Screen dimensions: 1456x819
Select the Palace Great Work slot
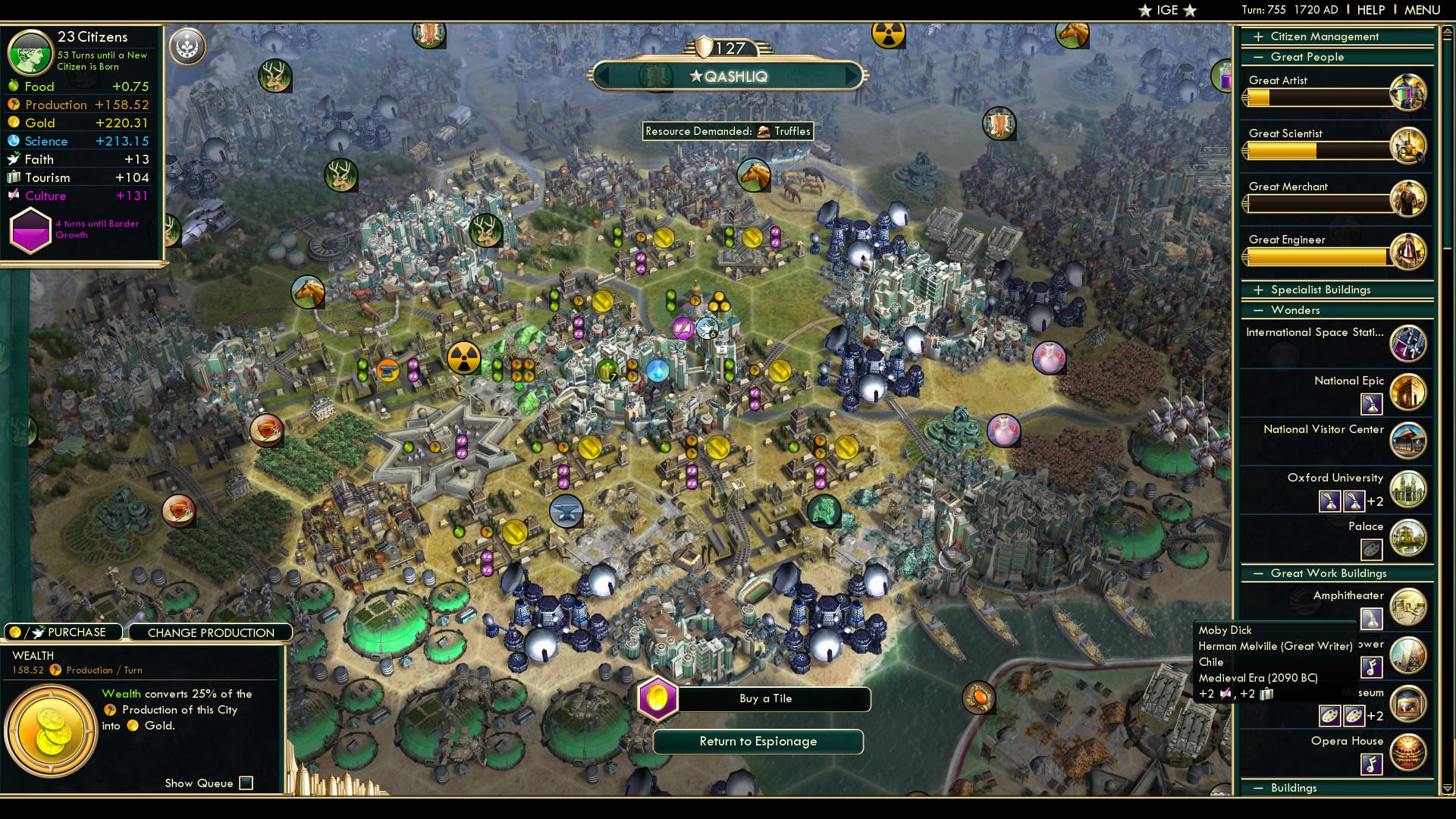point(1370,550)
